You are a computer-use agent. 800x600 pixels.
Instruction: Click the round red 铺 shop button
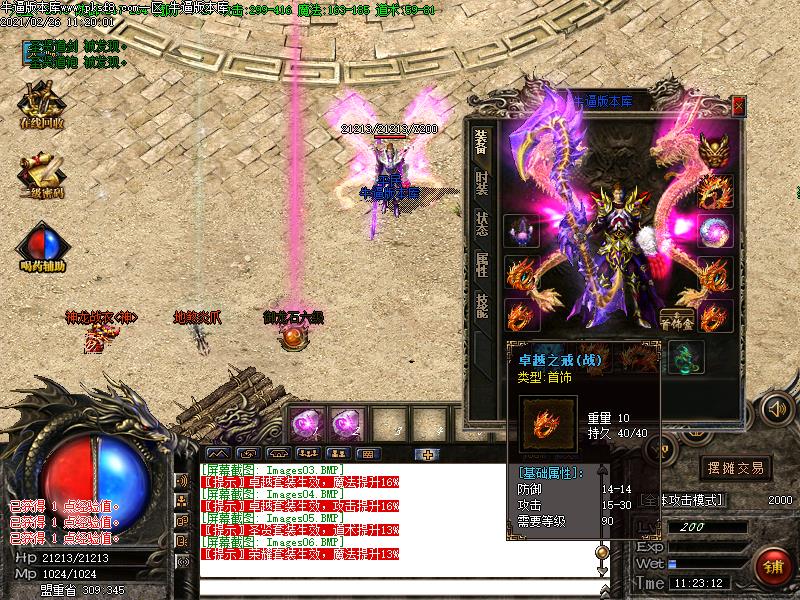(x=773, y=565)
